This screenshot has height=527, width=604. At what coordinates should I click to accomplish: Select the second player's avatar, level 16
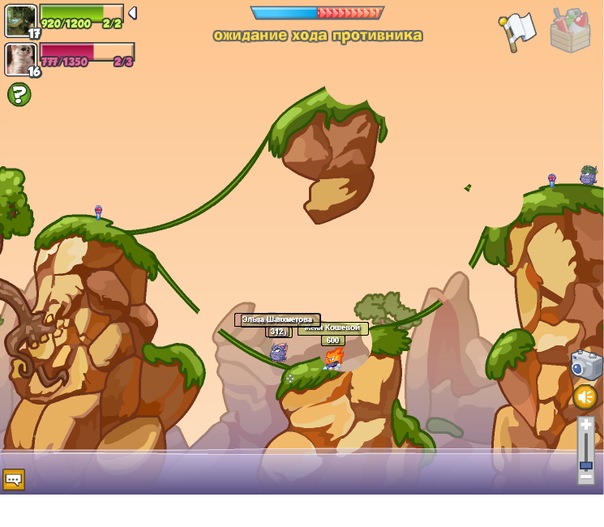point(21,58)
